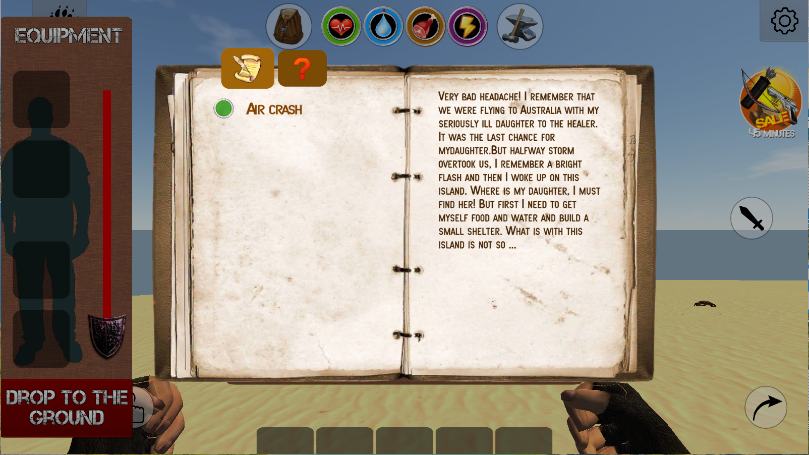
Task: Click the shield armor icon
Action: tap(107, 335)
